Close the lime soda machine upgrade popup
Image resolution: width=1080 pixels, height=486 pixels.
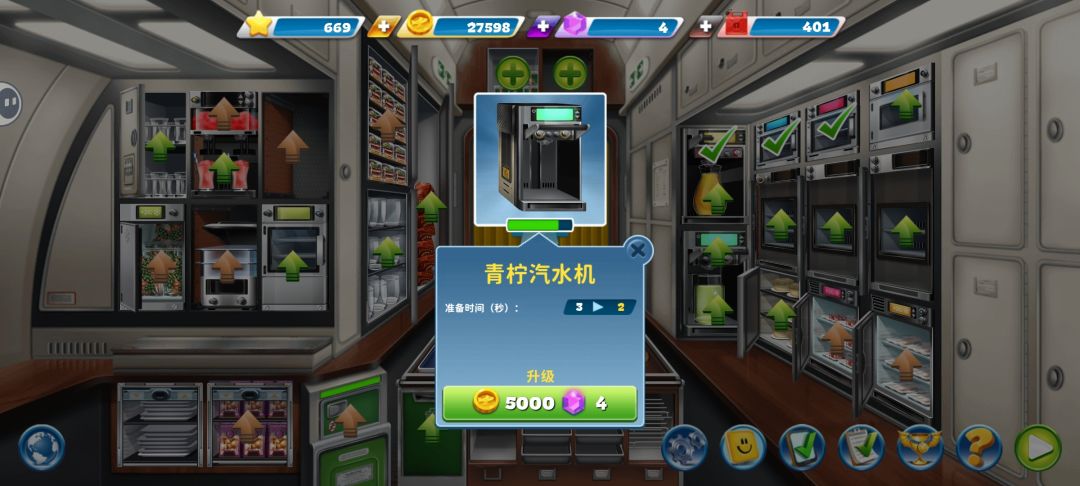click(x=637, y=250)
